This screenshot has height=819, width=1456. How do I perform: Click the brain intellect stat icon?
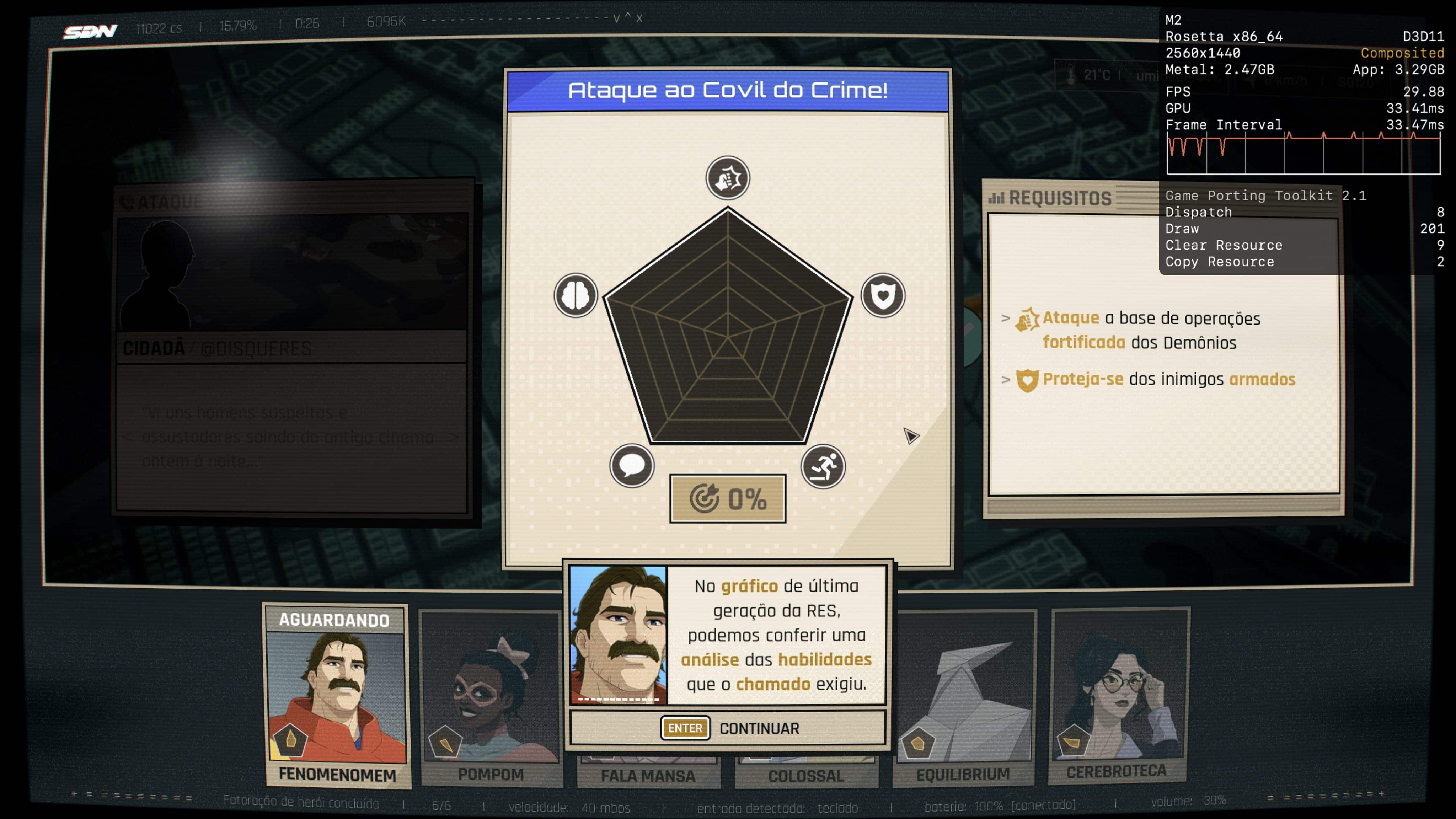[x=576, y=295]
